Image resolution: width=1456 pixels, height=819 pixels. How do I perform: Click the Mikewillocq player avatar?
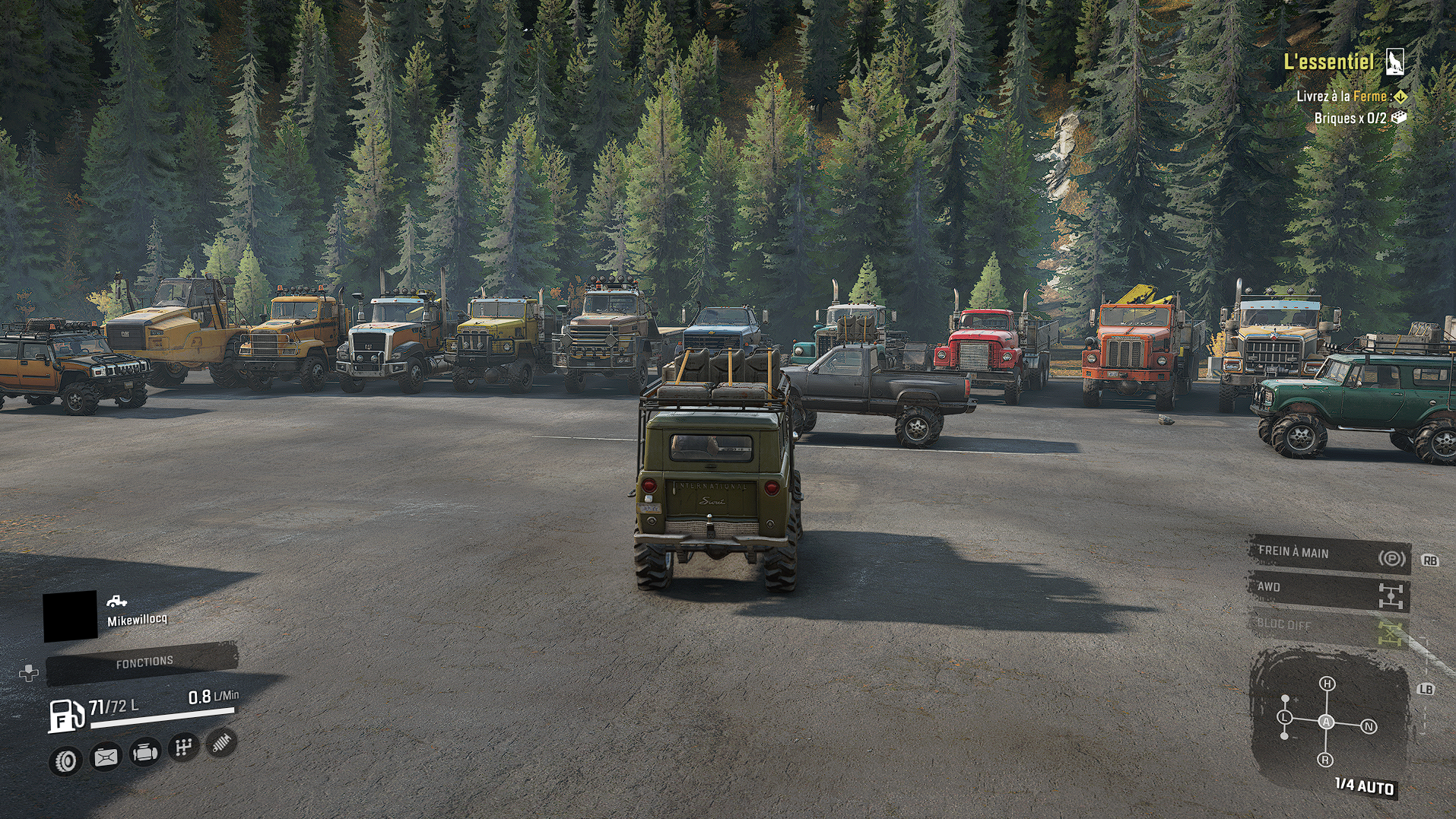coord(70,616)
